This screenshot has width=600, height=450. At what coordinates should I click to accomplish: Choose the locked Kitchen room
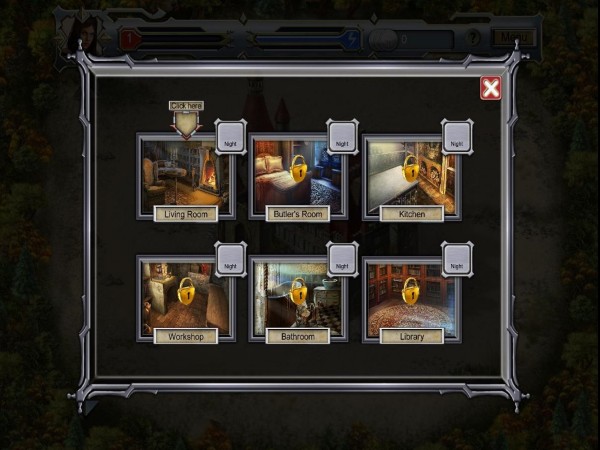click(x=411, y=172)
